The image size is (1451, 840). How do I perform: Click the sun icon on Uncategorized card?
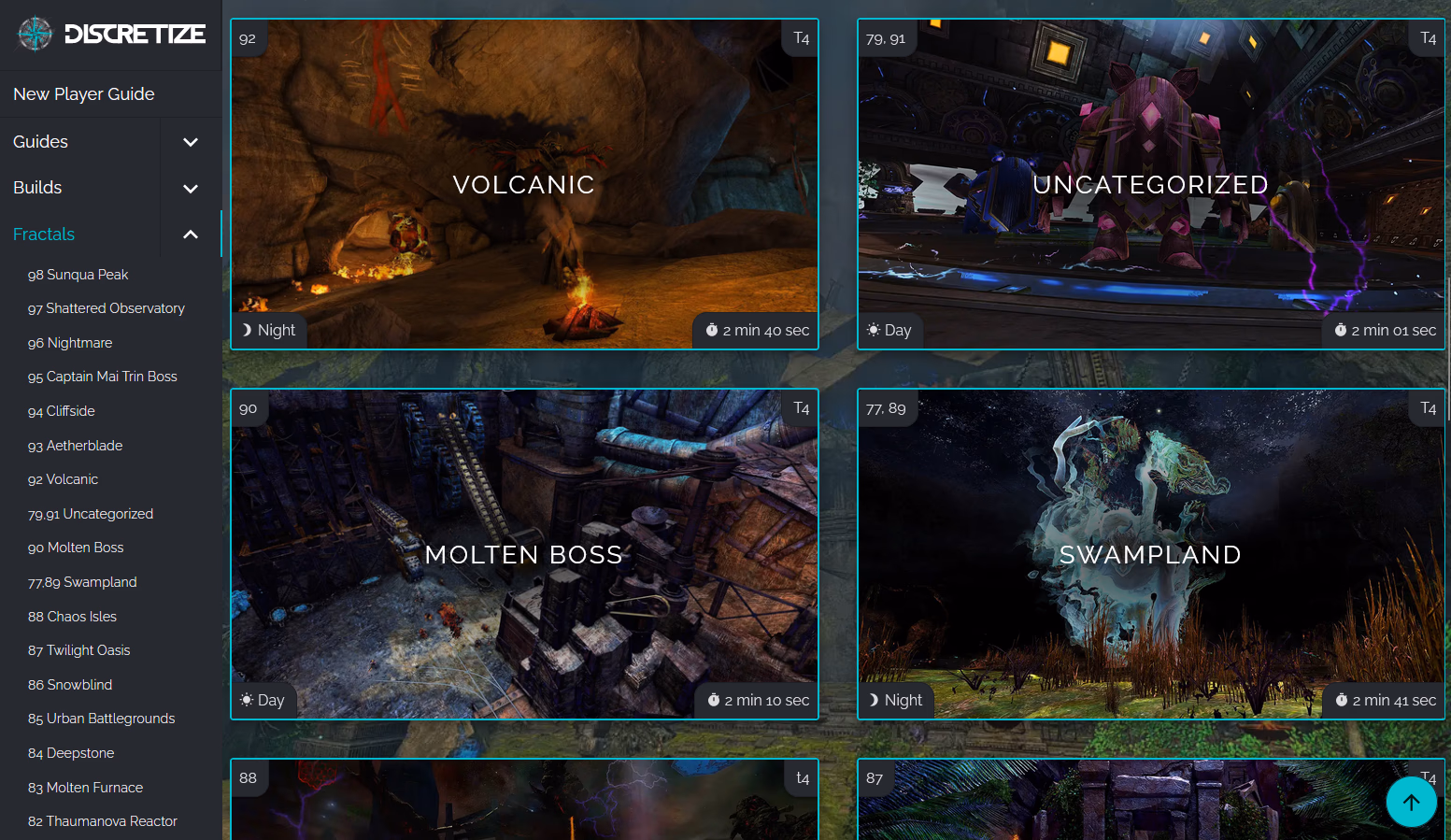point(873,329)
